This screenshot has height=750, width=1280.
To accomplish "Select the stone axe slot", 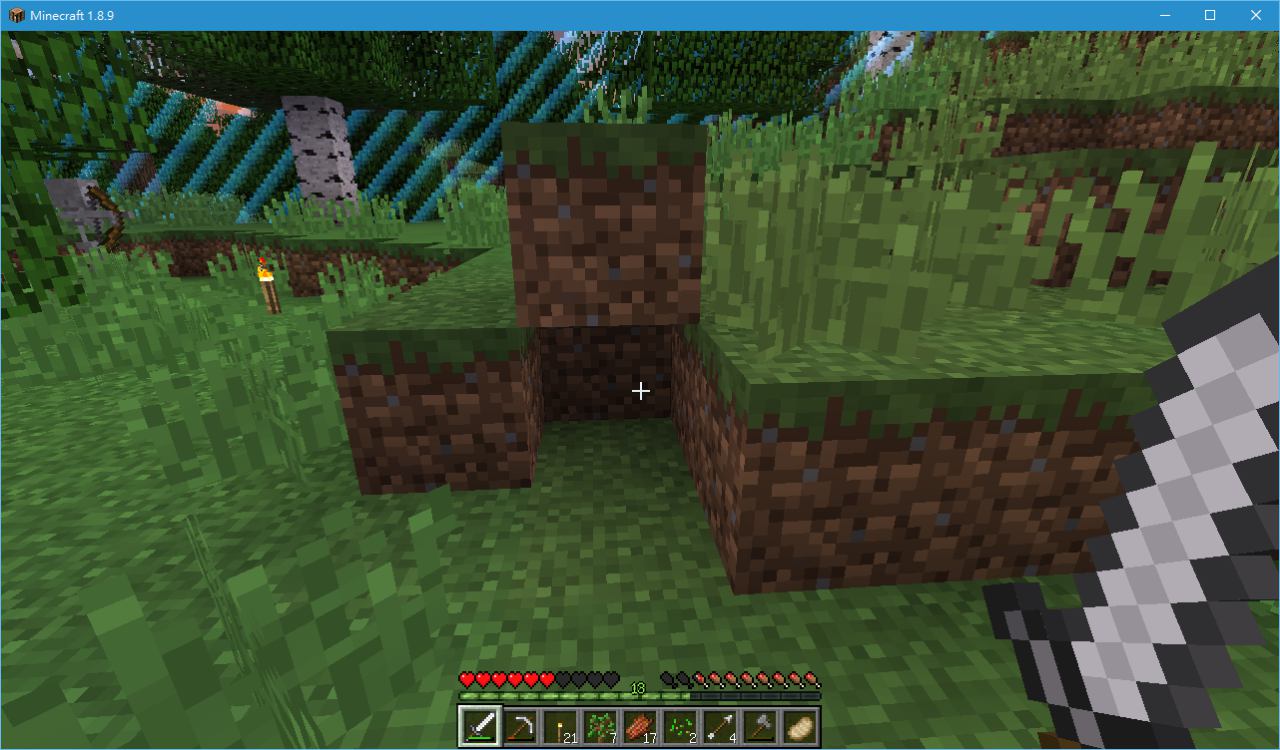I will pyautogui.click(x=760, y=726).
